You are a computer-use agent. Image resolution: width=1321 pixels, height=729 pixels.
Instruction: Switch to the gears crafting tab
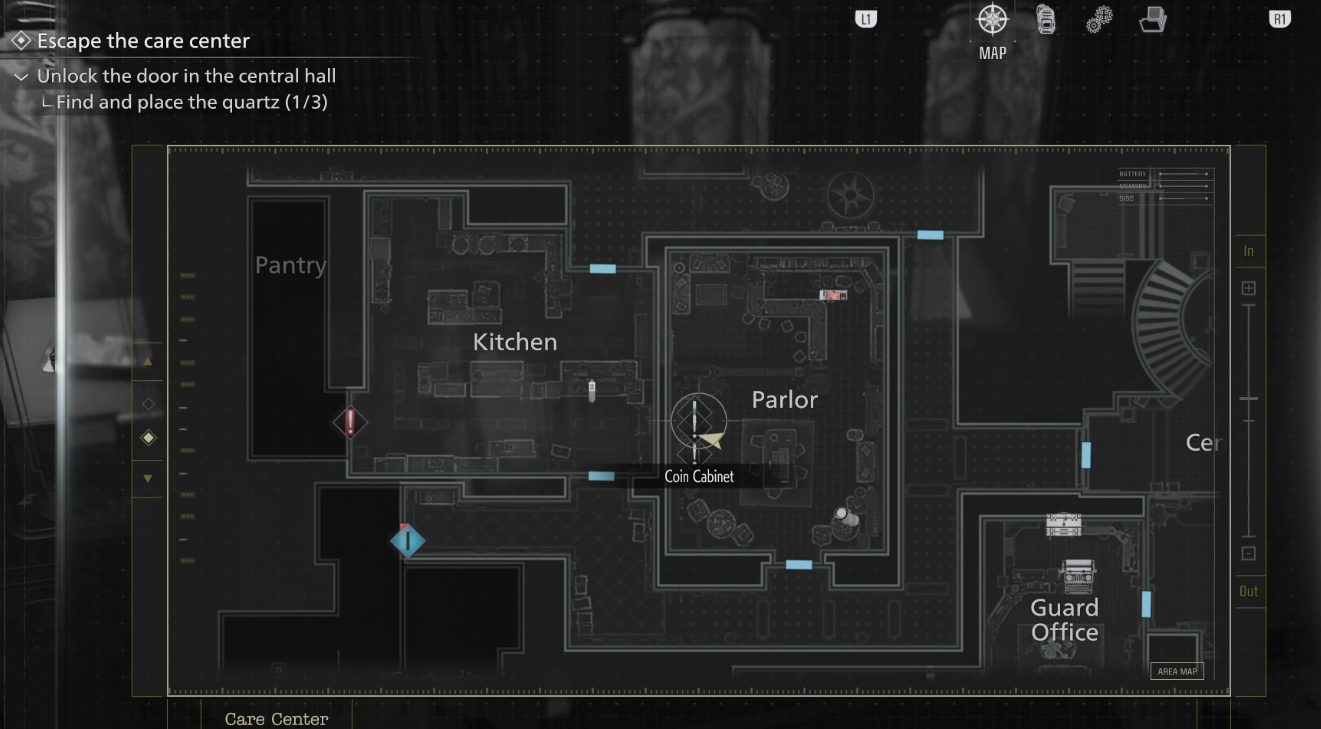click(x=1099, y=20)
